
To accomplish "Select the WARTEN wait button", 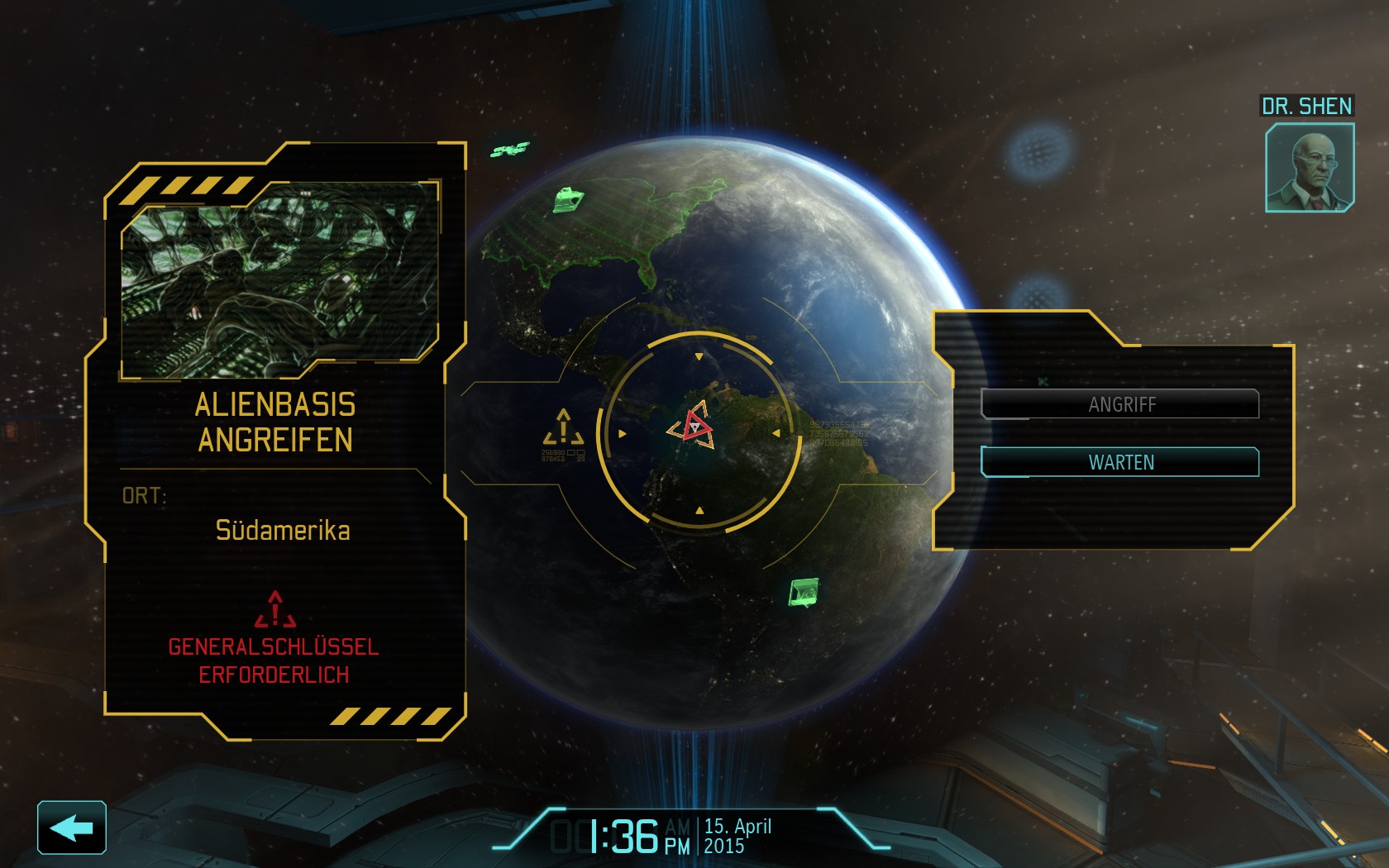I will click(x=1120, y=462).
